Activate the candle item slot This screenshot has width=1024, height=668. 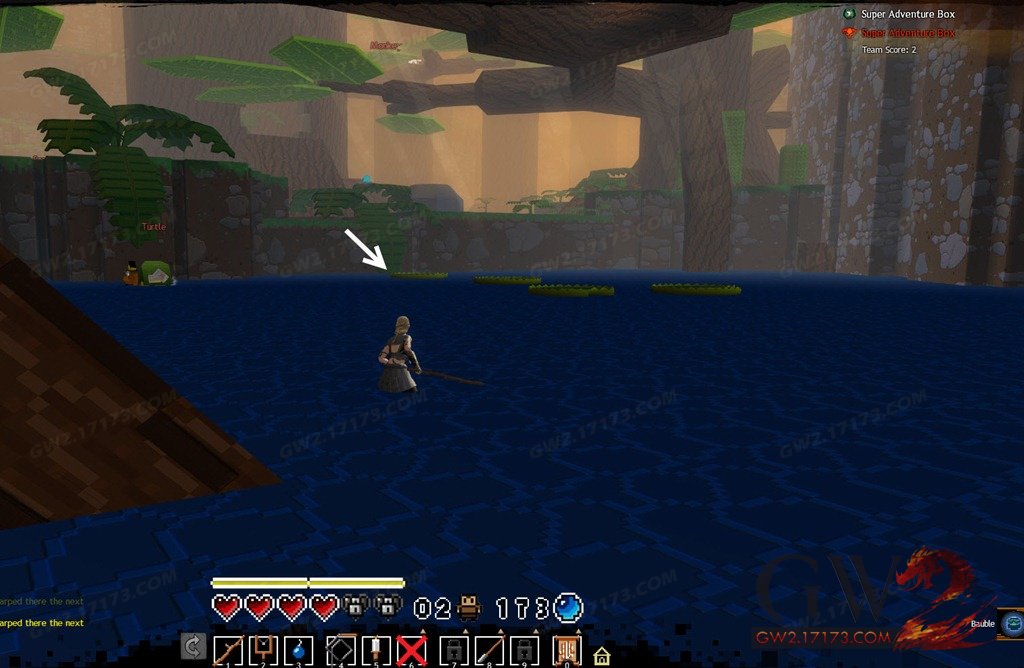point(374,651)
